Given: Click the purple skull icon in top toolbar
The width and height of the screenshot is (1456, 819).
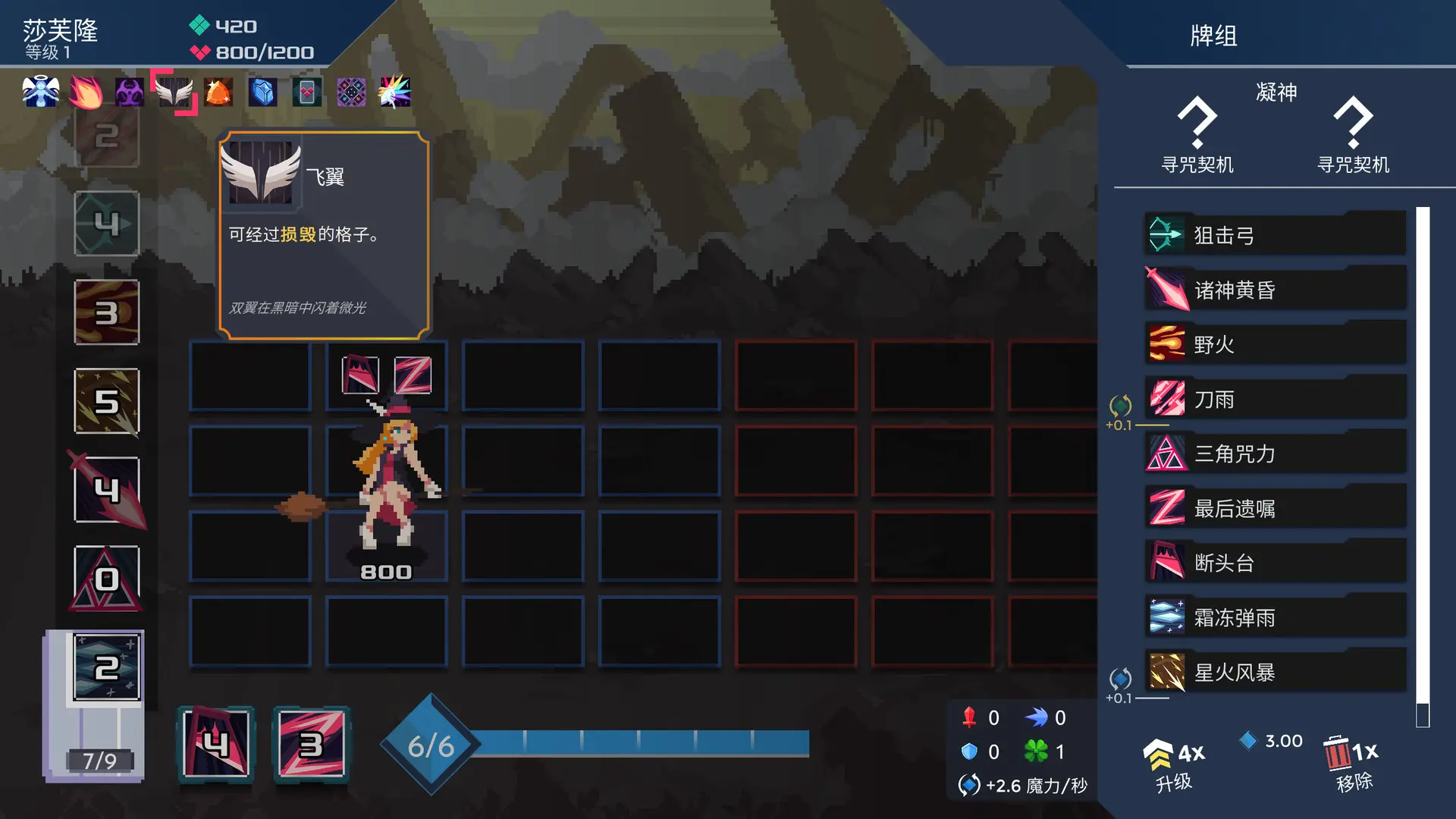Looking at the screenshot, I should 129,91.
